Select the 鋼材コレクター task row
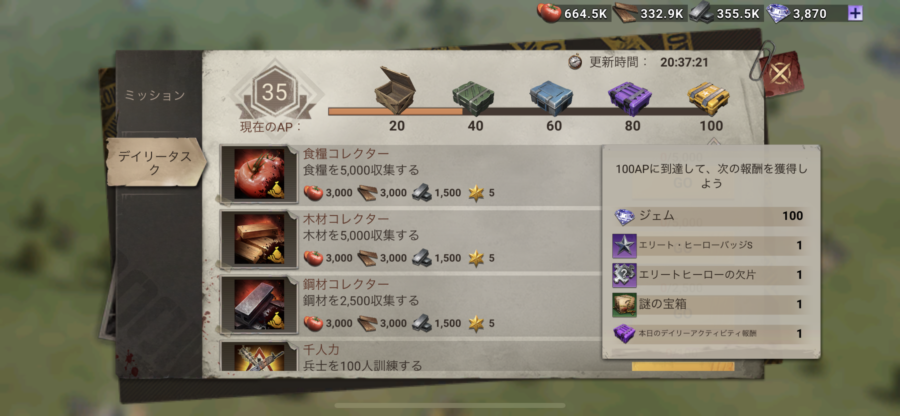Image resolution: width=900 pixels, height=416 pixels. (x=410, y=305)
